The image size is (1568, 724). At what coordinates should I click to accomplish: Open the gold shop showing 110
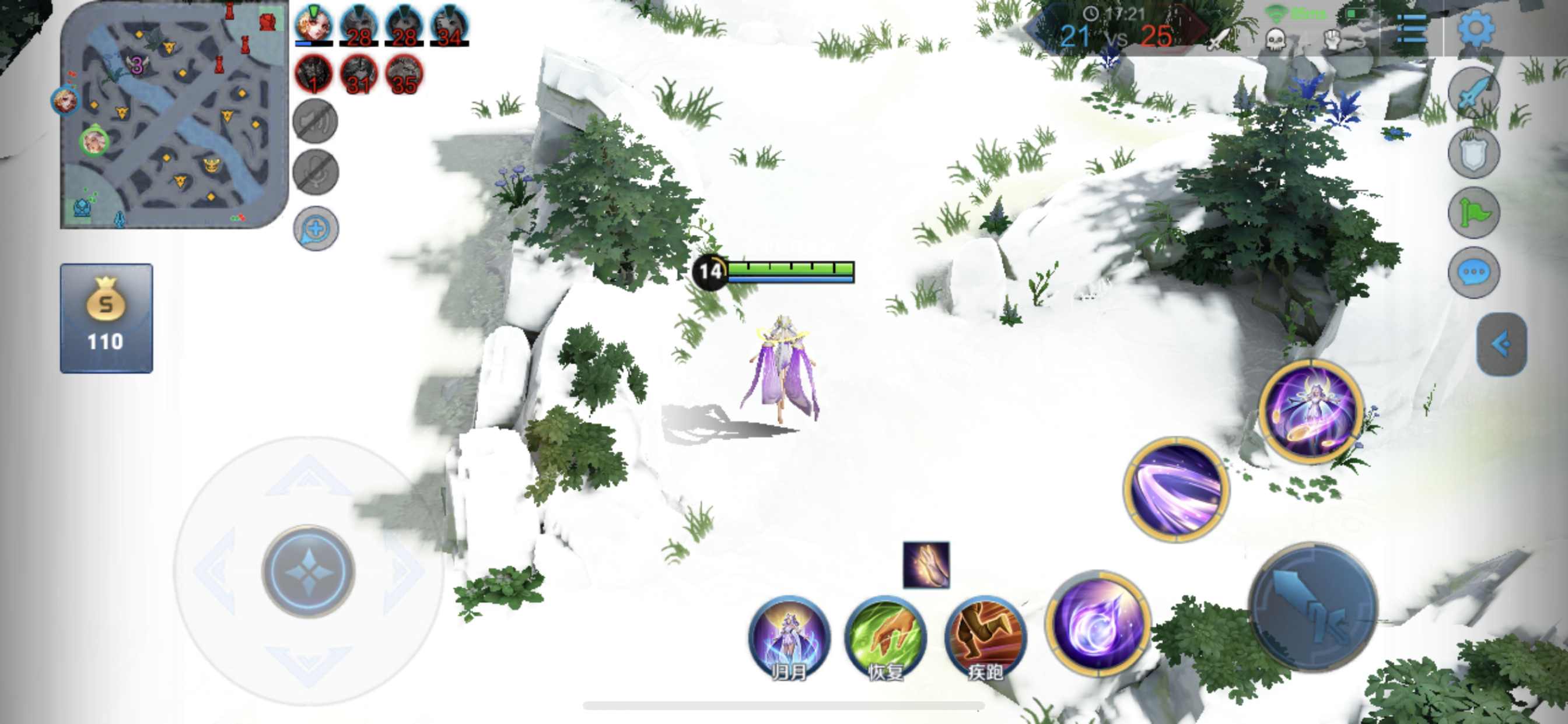(x=107, y=318)
